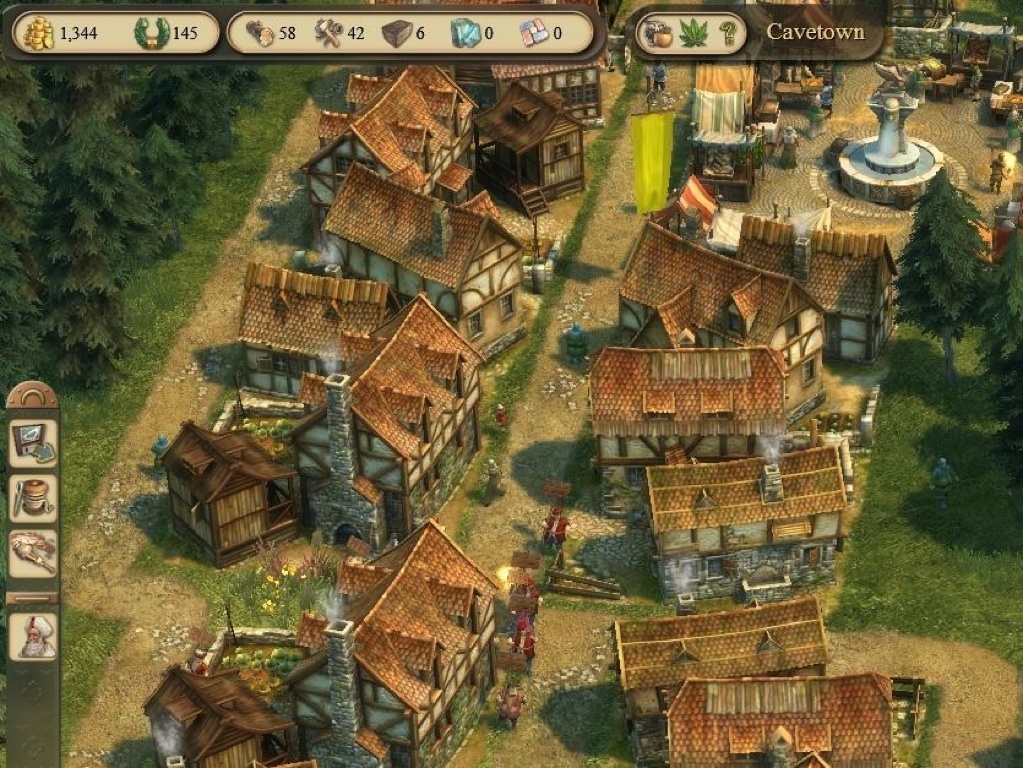This screenshot has height=768, width=1023.
Task: Click the question mark icon
Action: (x=730, y=33)
